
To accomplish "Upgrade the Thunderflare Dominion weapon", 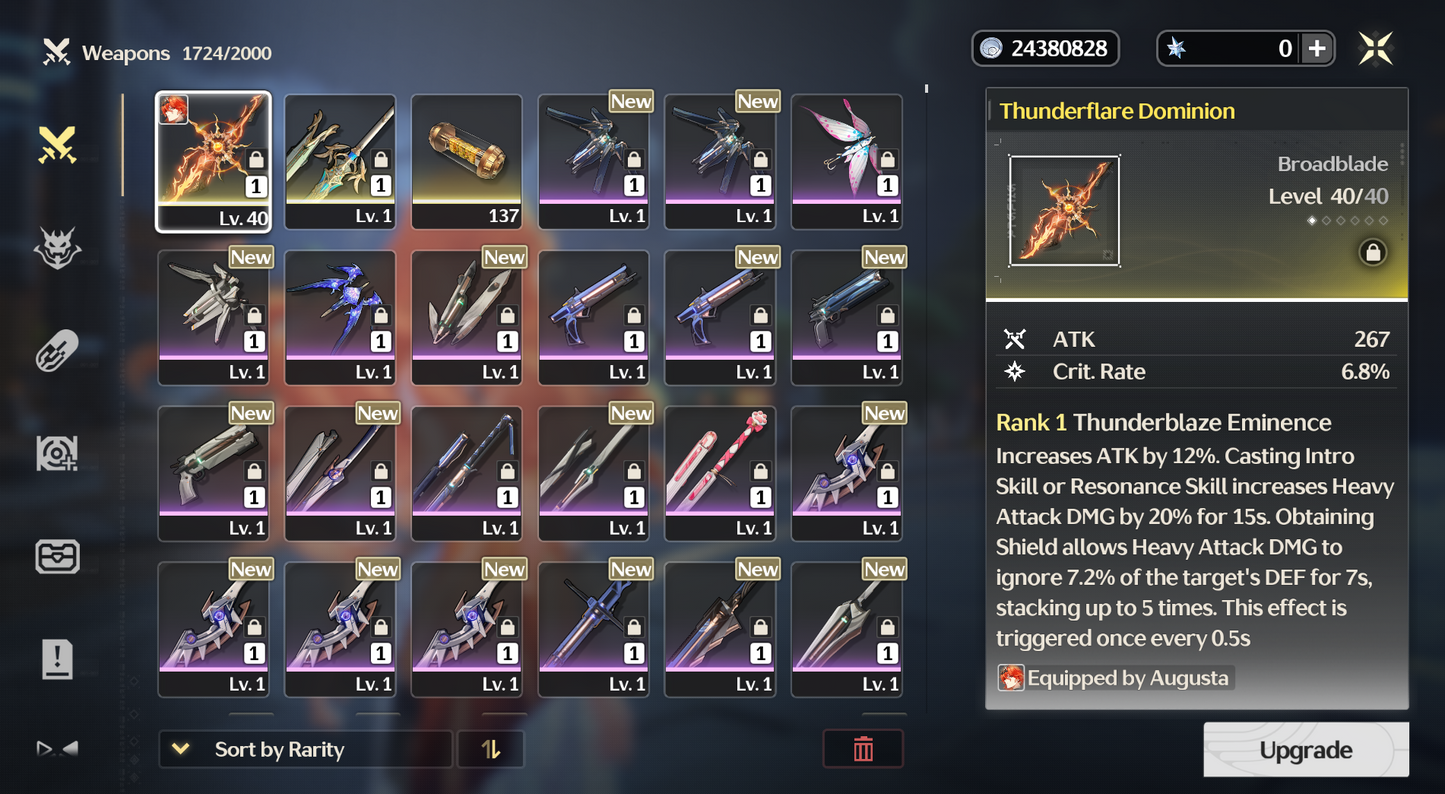I will 1305,750.
